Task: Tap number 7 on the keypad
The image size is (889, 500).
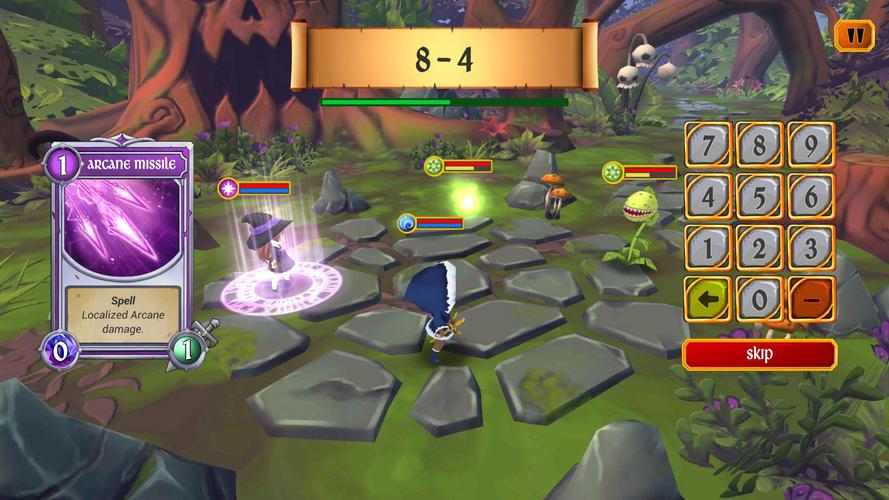Action: coord(708,145)
